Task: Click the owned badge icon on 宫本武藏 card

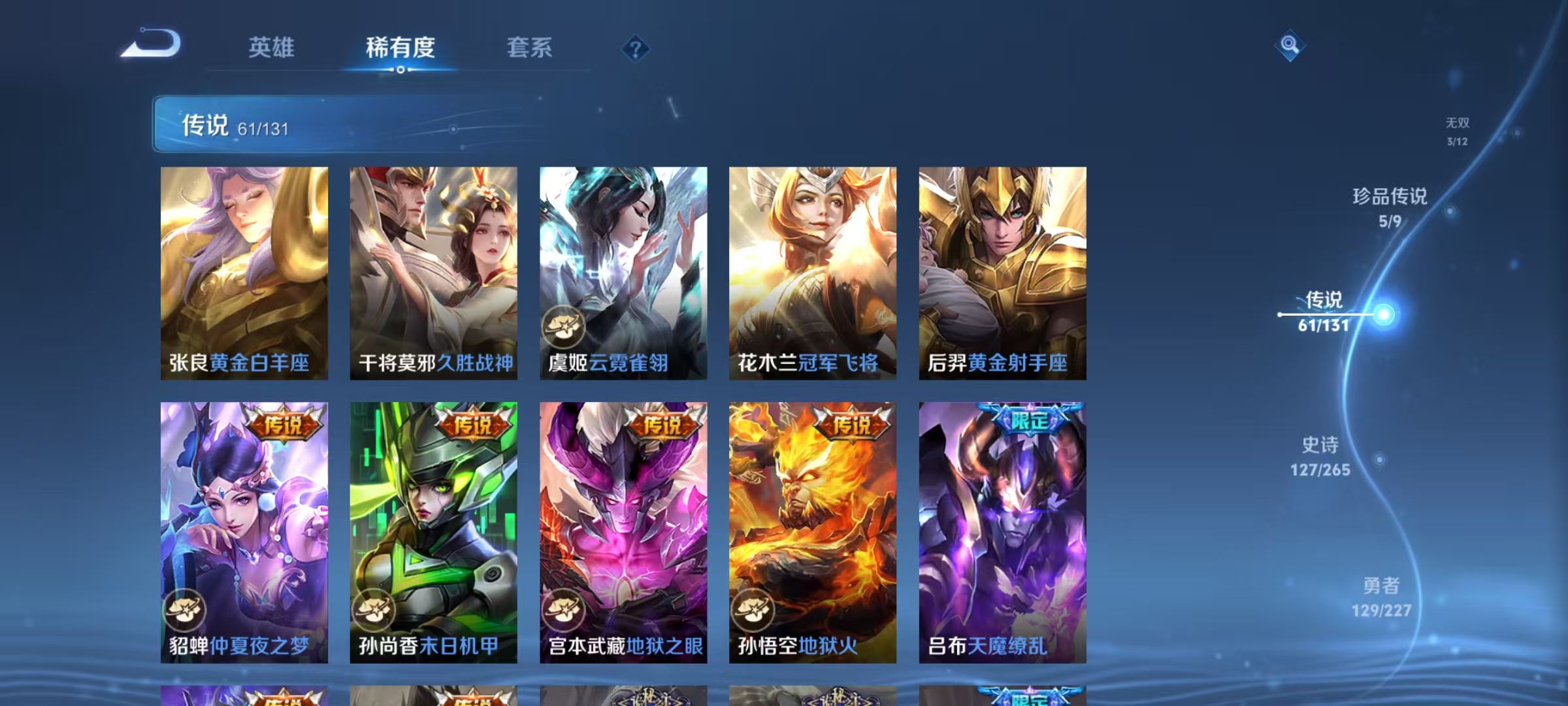Action: click(564, 609)
